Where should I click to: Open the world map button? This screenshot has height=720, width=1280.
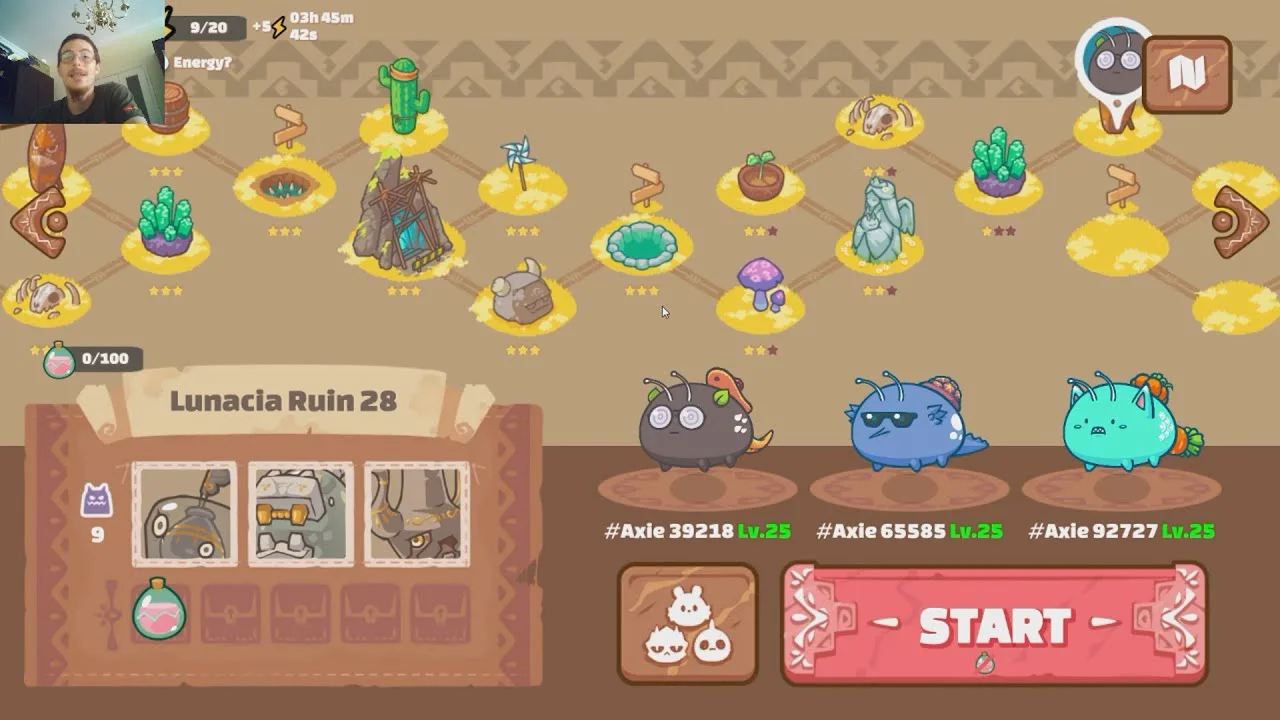click(x=1187, y=74)
